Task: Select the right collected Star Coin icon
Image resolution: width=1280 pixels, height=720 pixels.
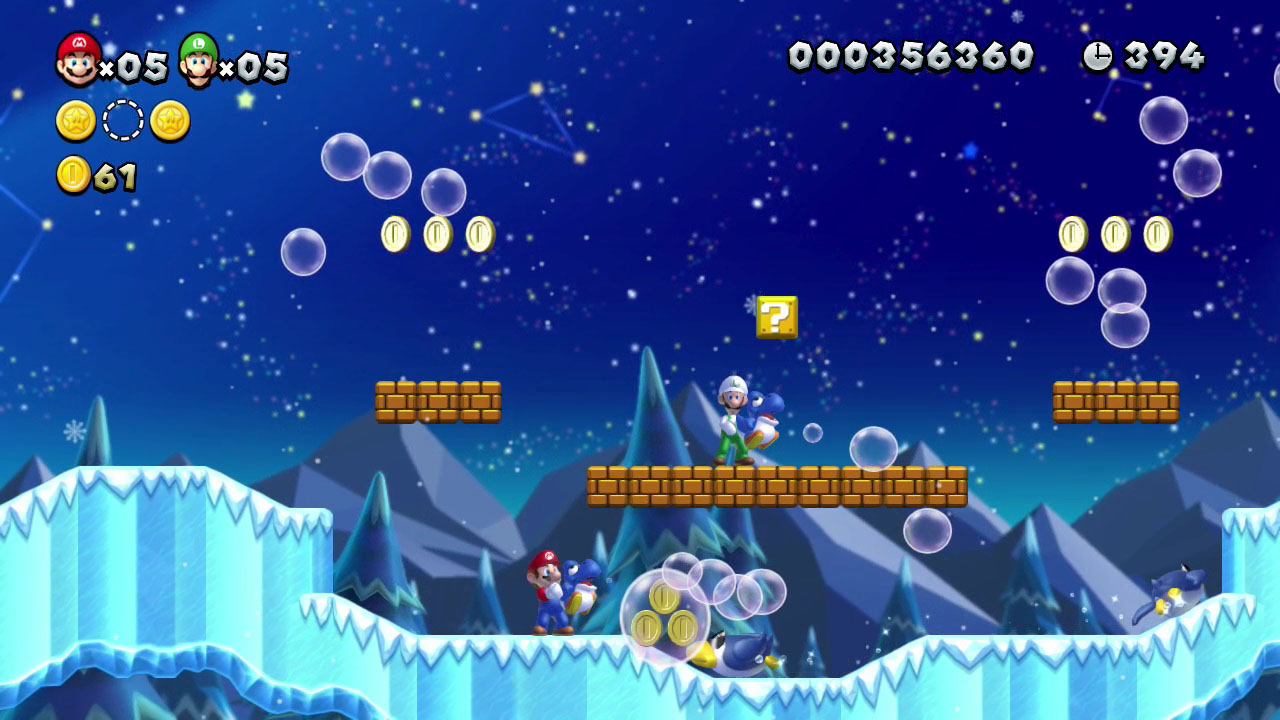Action: click(170, 120)
